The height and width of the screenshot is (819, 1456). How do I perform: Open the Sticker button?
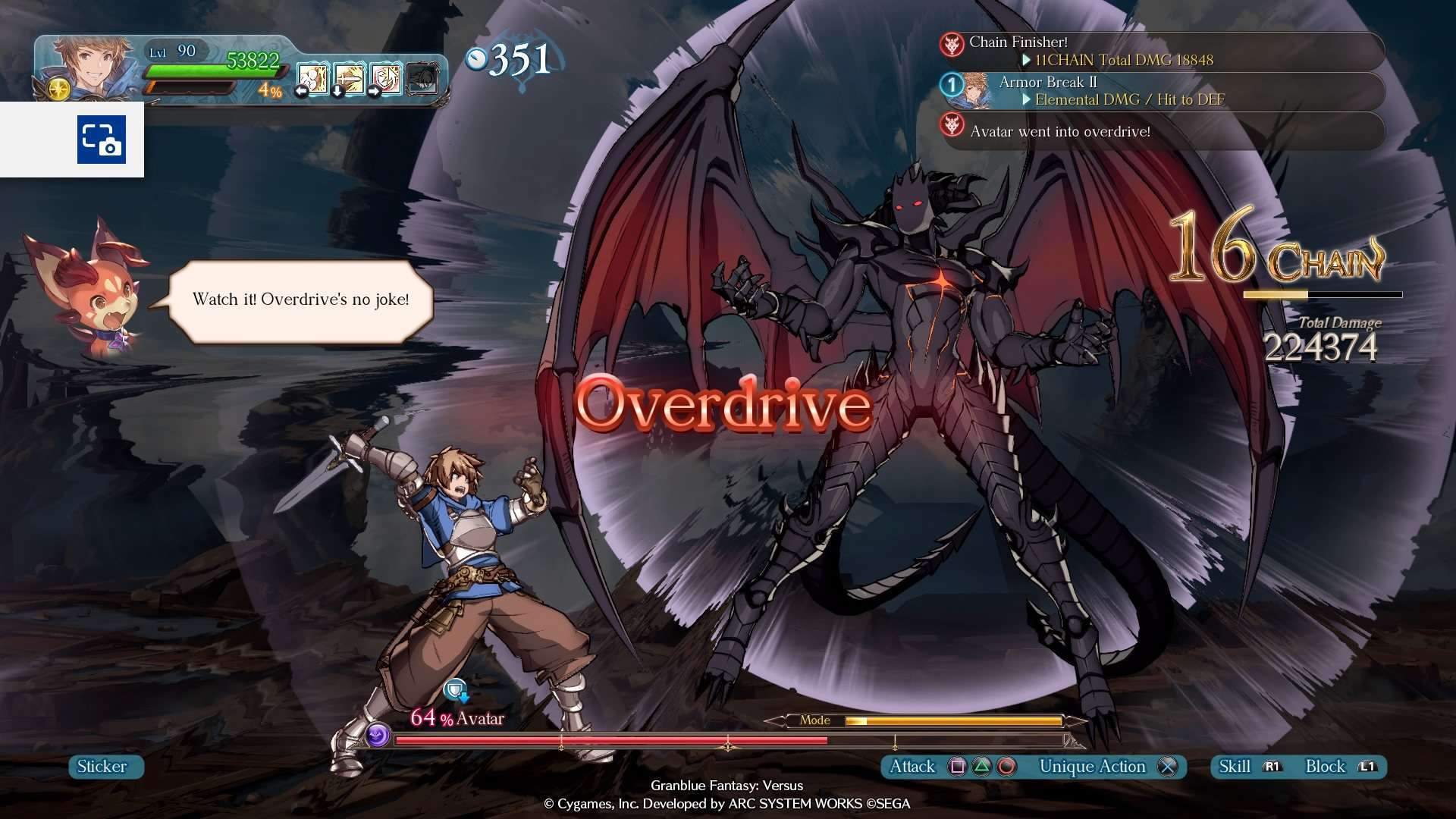pyautogui.click(x=102, y=767)
